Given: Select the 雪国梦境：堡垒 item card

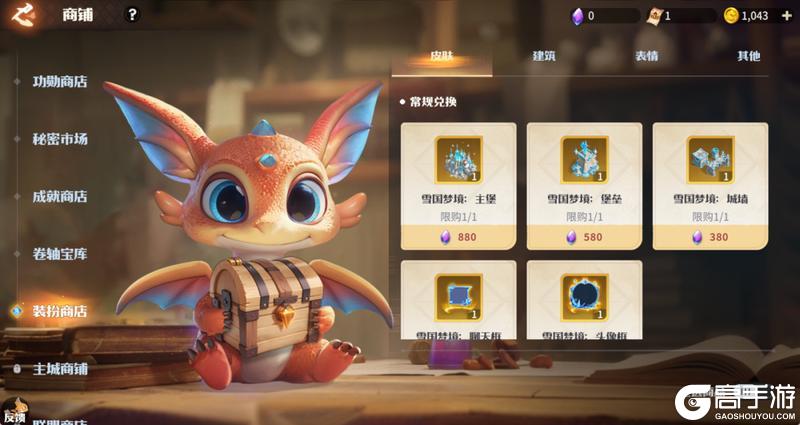Looking at the screenshot, I should tap(584, 175).
